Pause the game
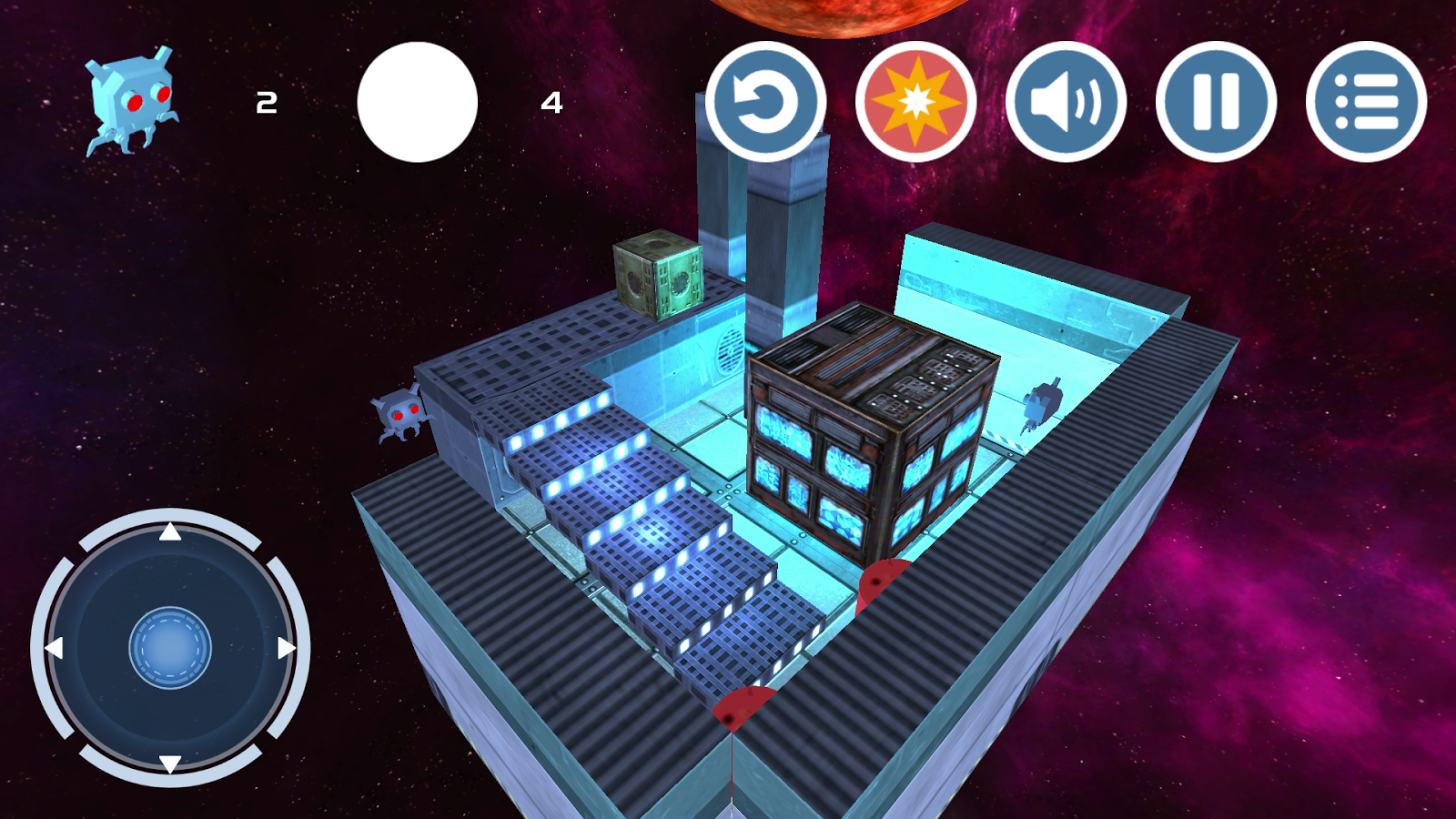The image size is (1456, 819). coord(1216,102)
